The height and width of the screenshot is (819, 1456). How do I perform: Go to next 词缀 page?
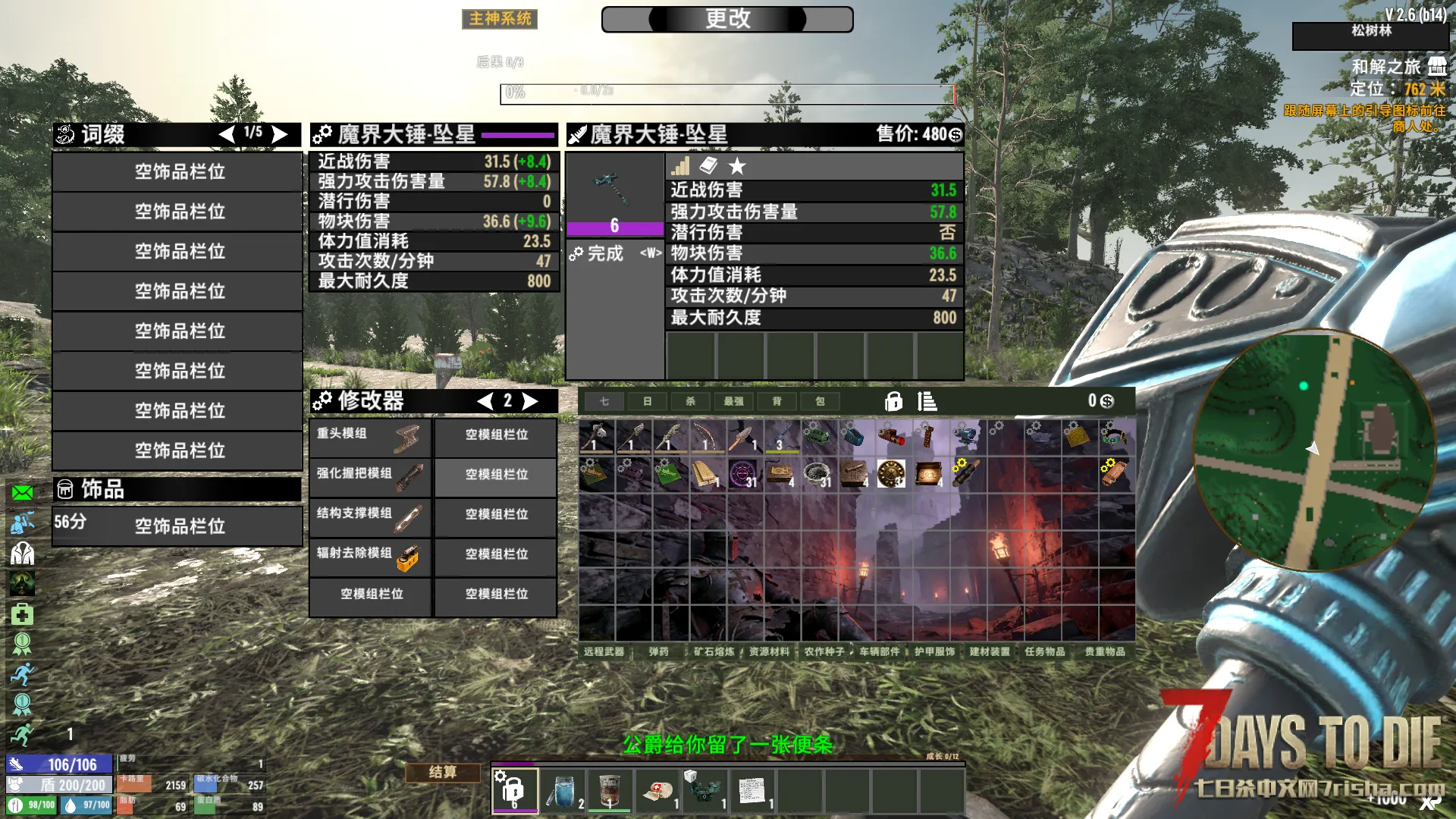[280, 134]
